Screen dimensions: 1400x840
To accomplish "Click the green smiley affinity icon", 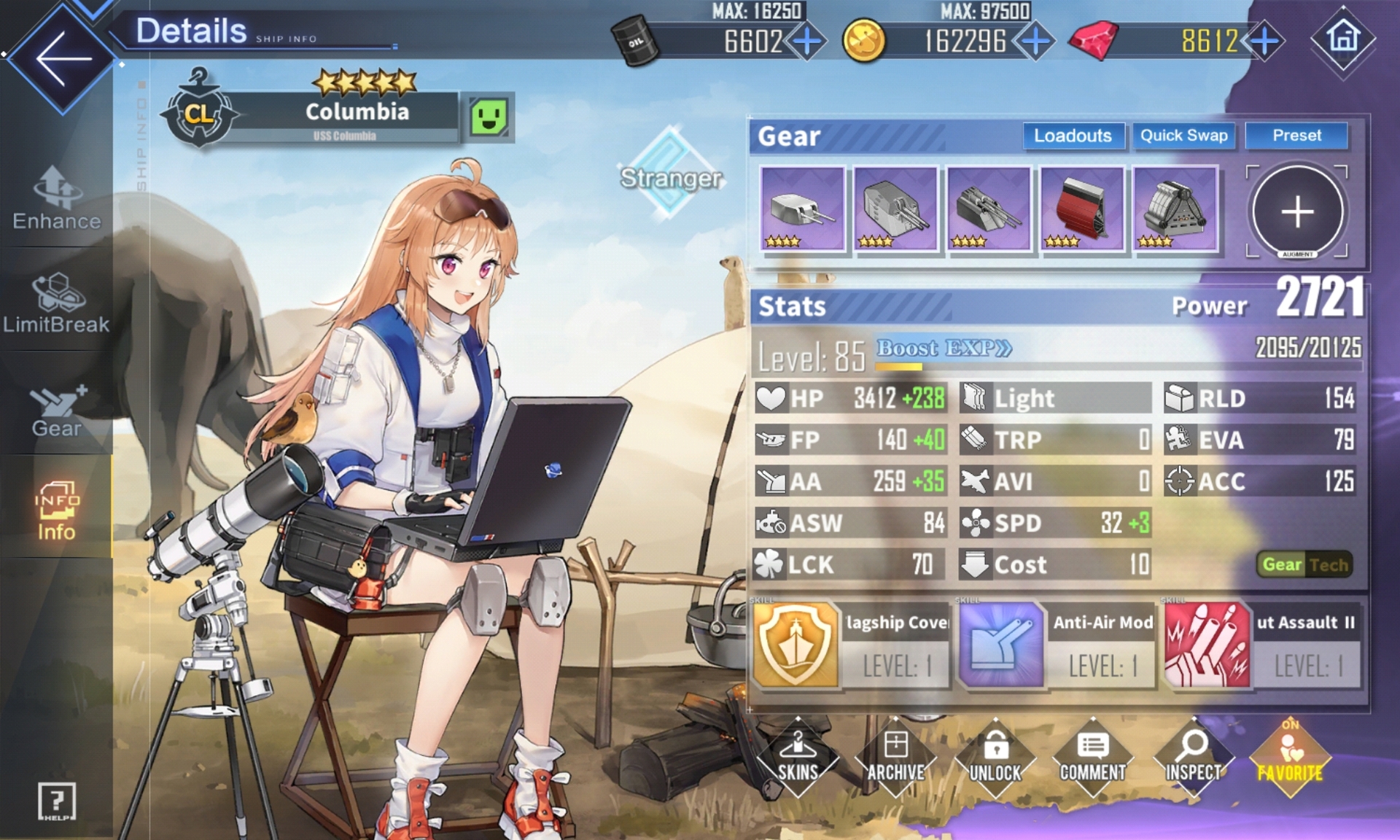I will [x=489, y=117].
